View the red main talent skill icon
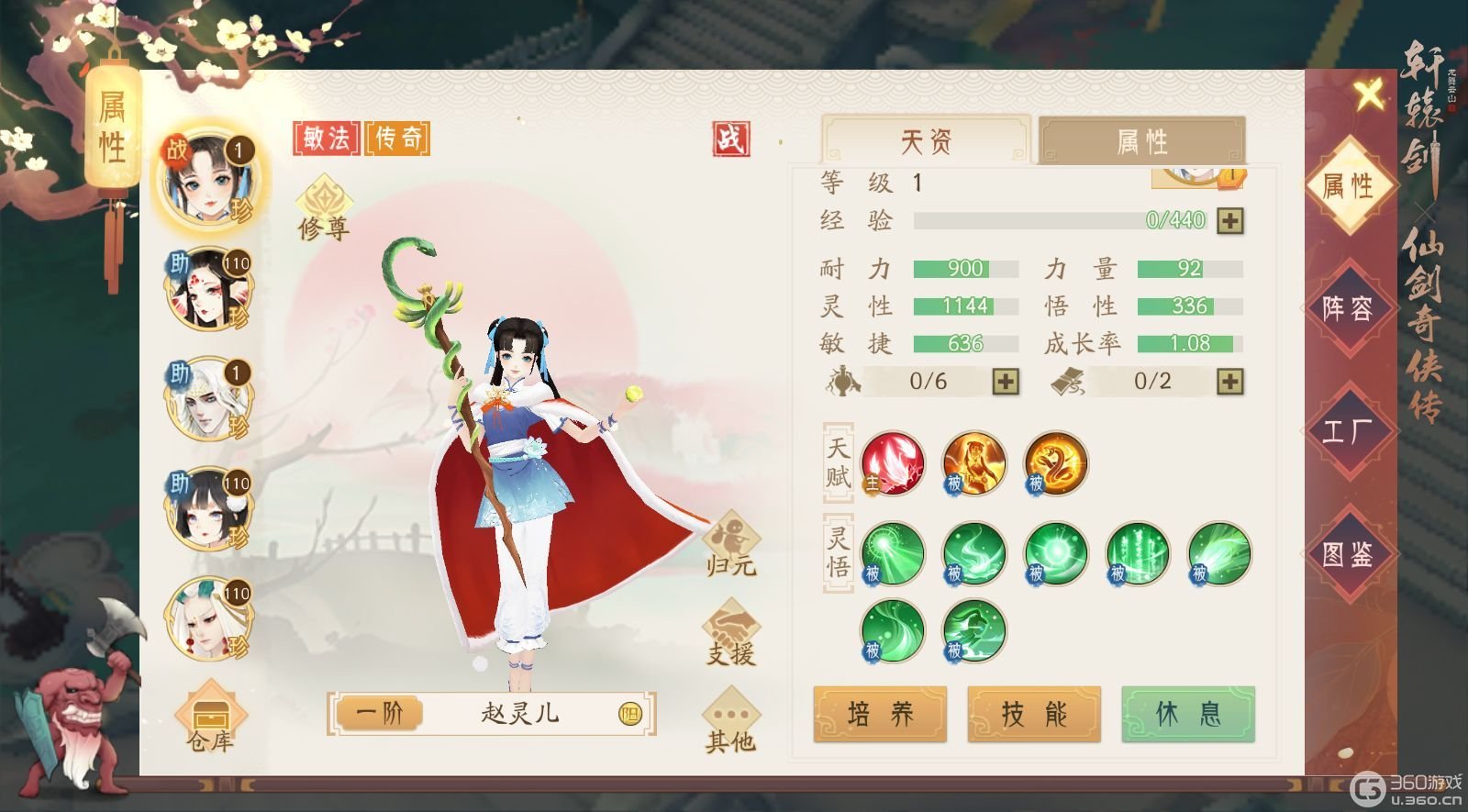The height and width of the screenshot is (812, 1468). [x=892, y=463]
